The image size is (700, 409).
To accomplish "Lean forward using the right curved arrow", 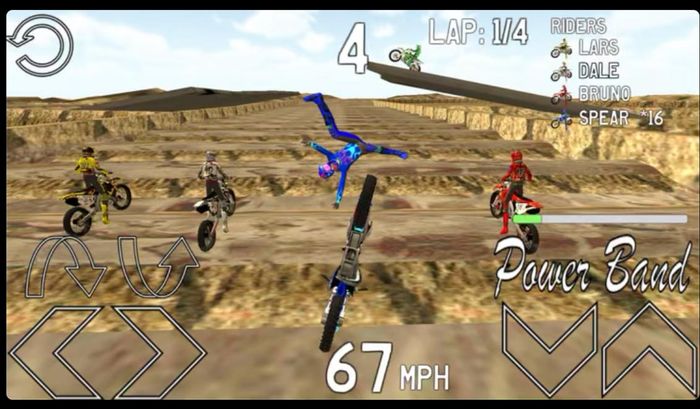I will [155, 264].
